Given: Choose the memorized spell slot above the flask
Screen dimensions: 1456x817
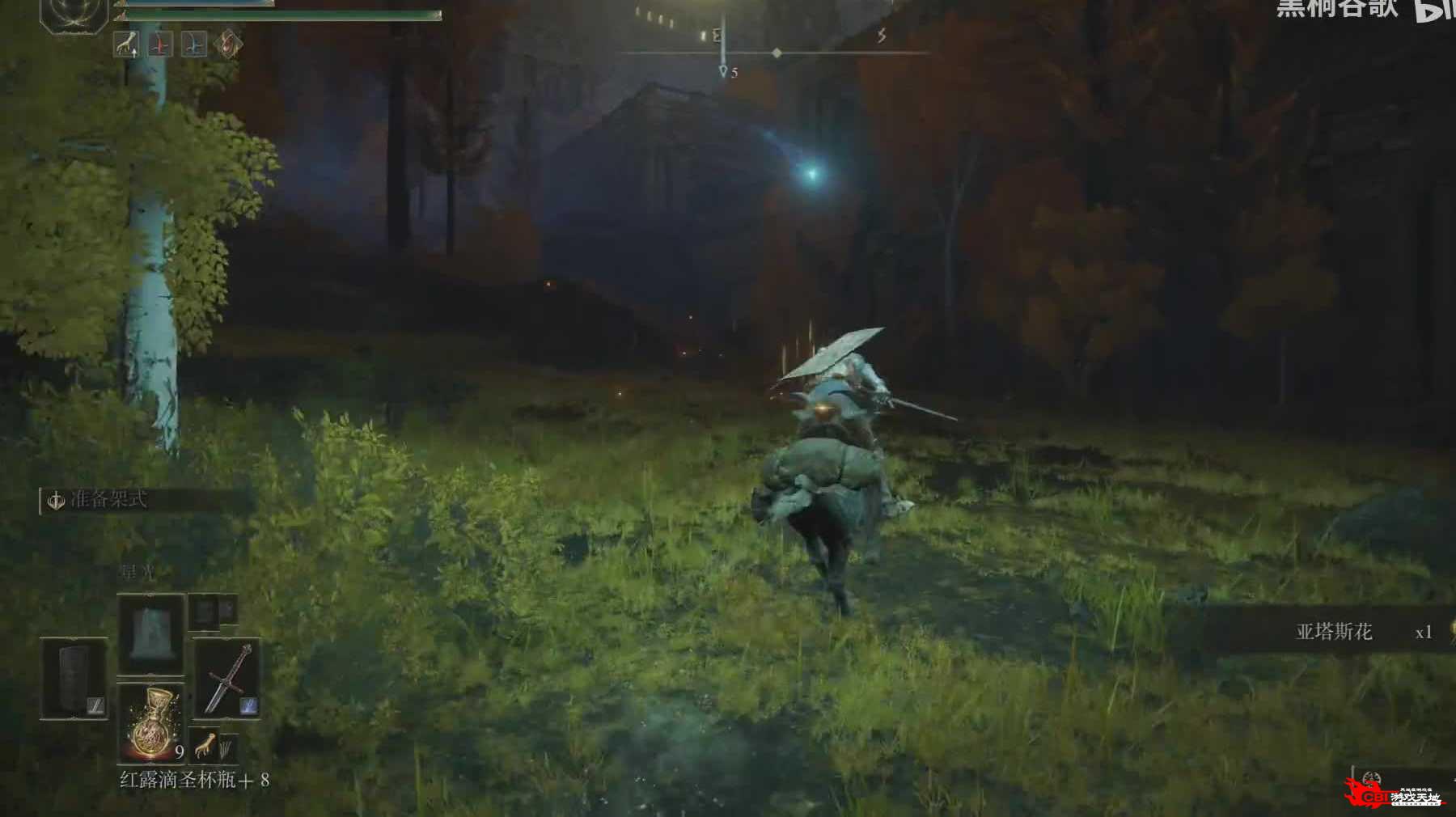Looking at the screenshot, I should coord(151,633).
